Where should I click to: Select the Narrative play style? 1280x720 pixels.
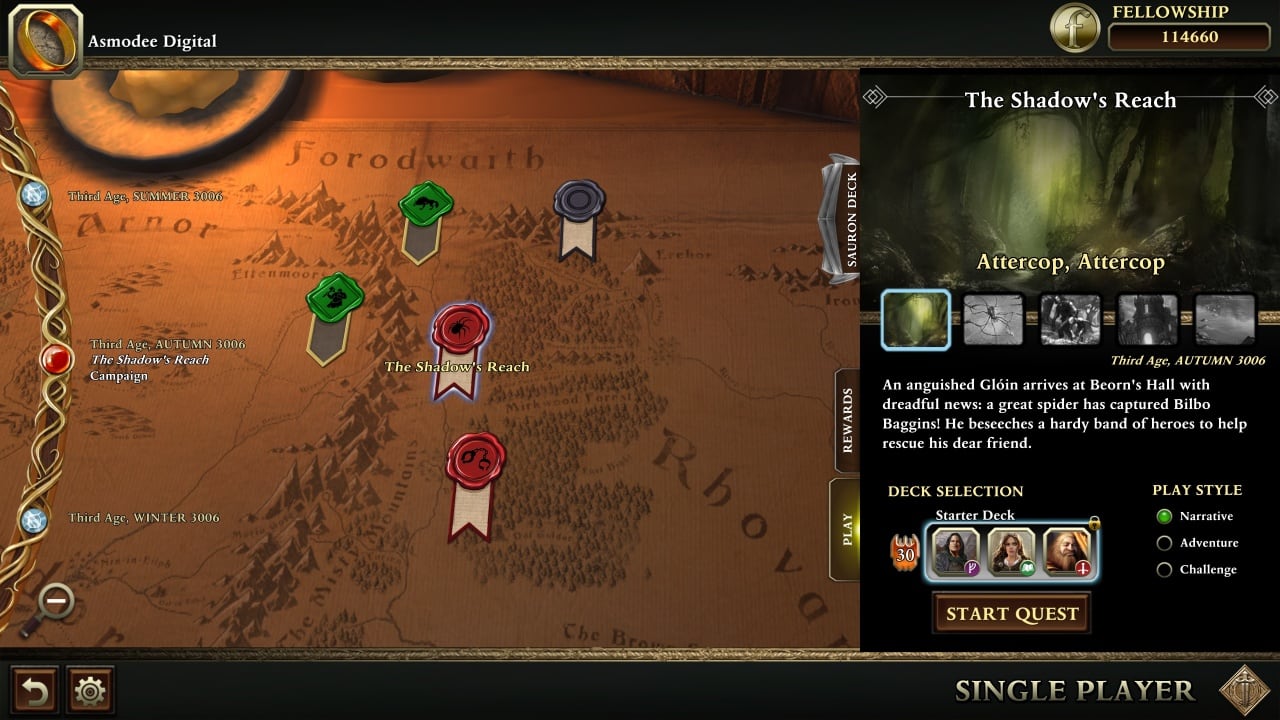tap(1164, 516)
